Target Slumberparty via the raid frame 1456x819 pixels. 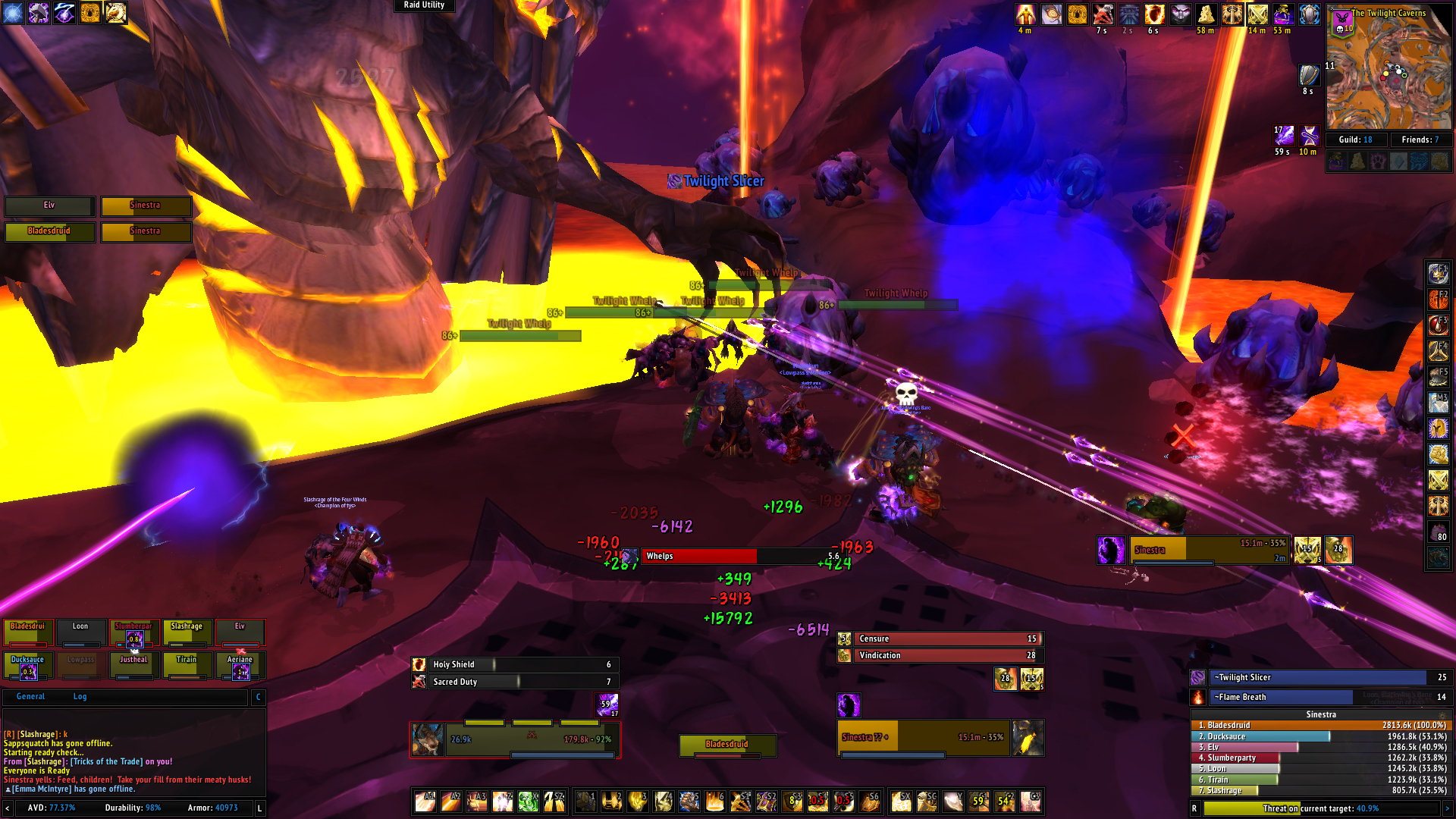[133, 632]
